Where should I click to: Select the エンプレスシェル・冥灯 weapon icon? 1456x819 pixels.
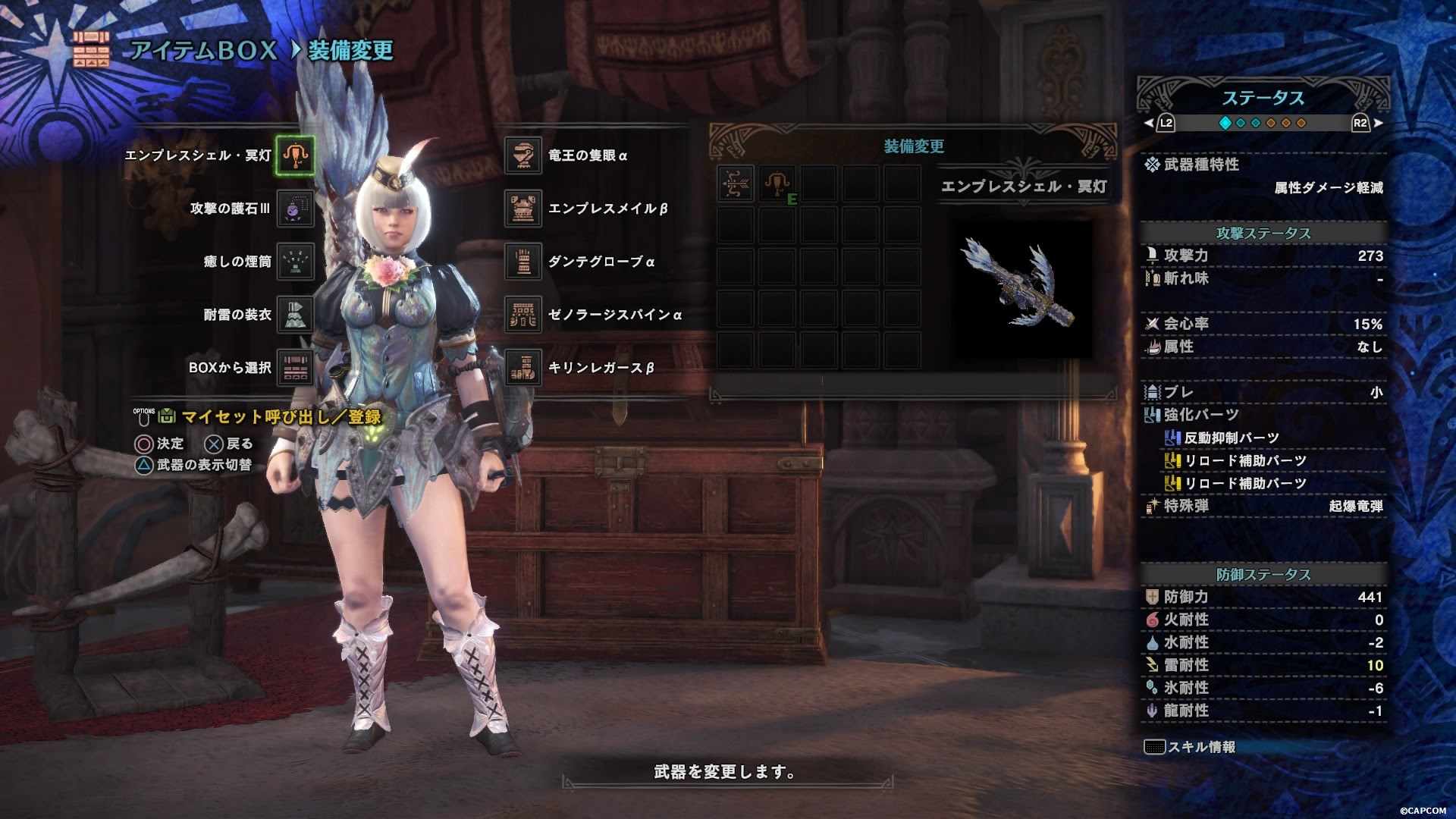pos(296,155)
